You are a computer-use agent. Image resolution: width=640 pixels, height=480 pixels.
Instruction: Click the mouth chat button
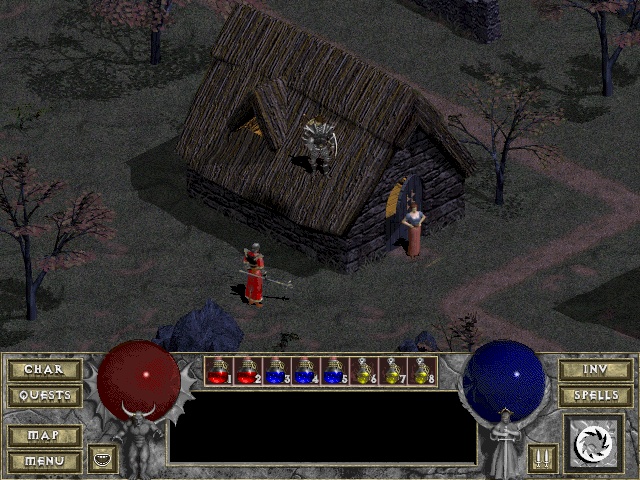pyautogui.click(x=102, y=458)
